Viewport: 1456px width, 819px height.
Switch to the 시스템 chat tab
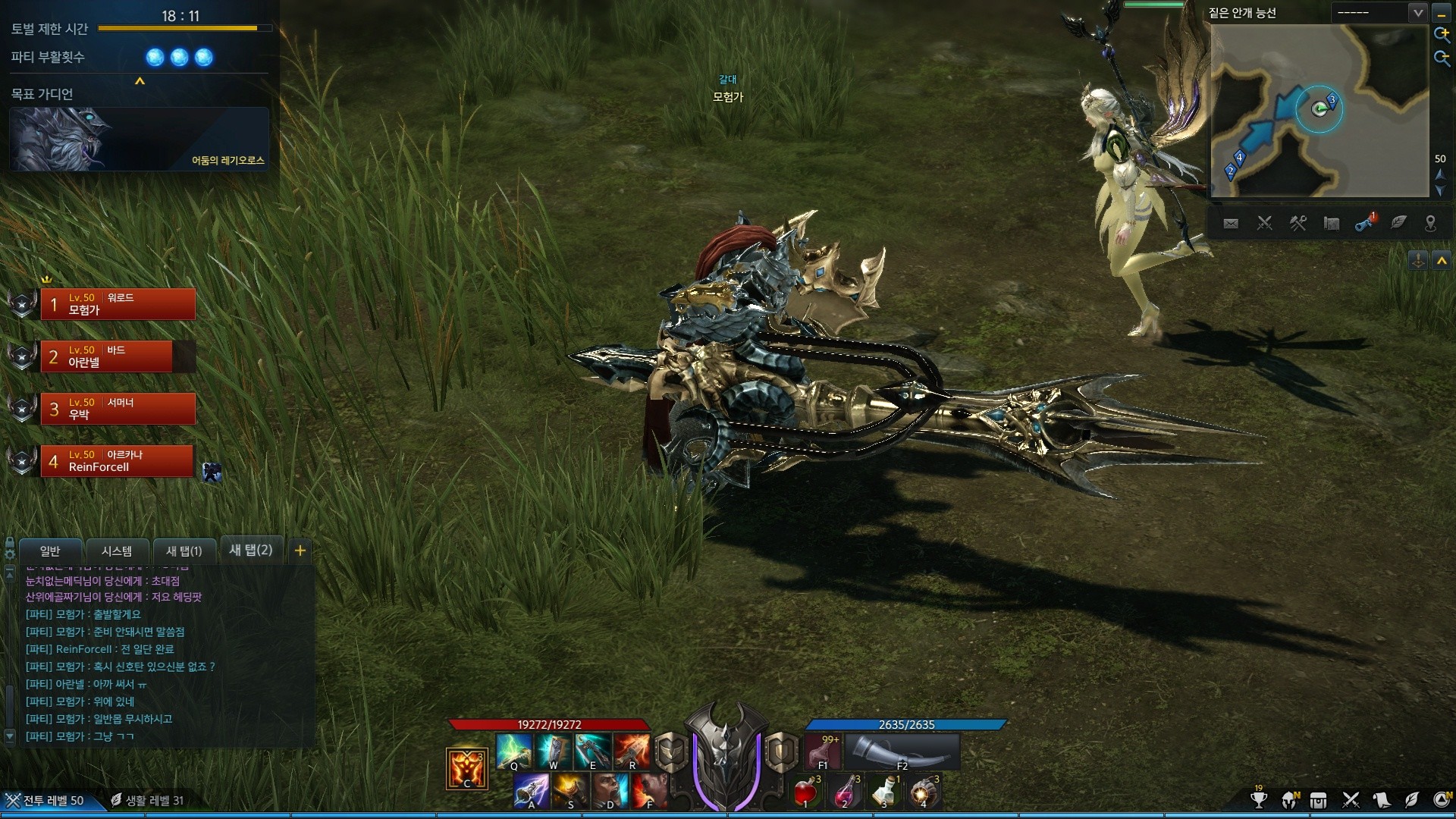(x=117, y=551)
